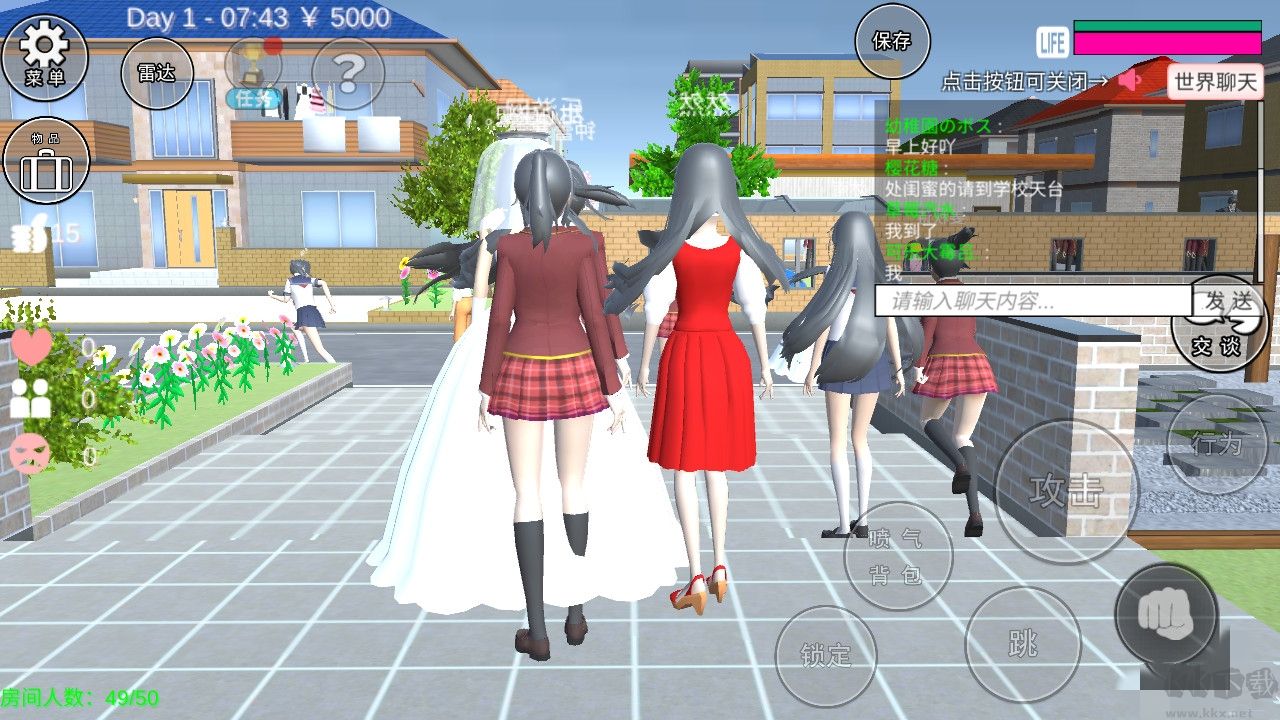Screen dimensions: 1280x720
Task: Activate the 喷气背包 jetpack
Action: click(897, 557)
